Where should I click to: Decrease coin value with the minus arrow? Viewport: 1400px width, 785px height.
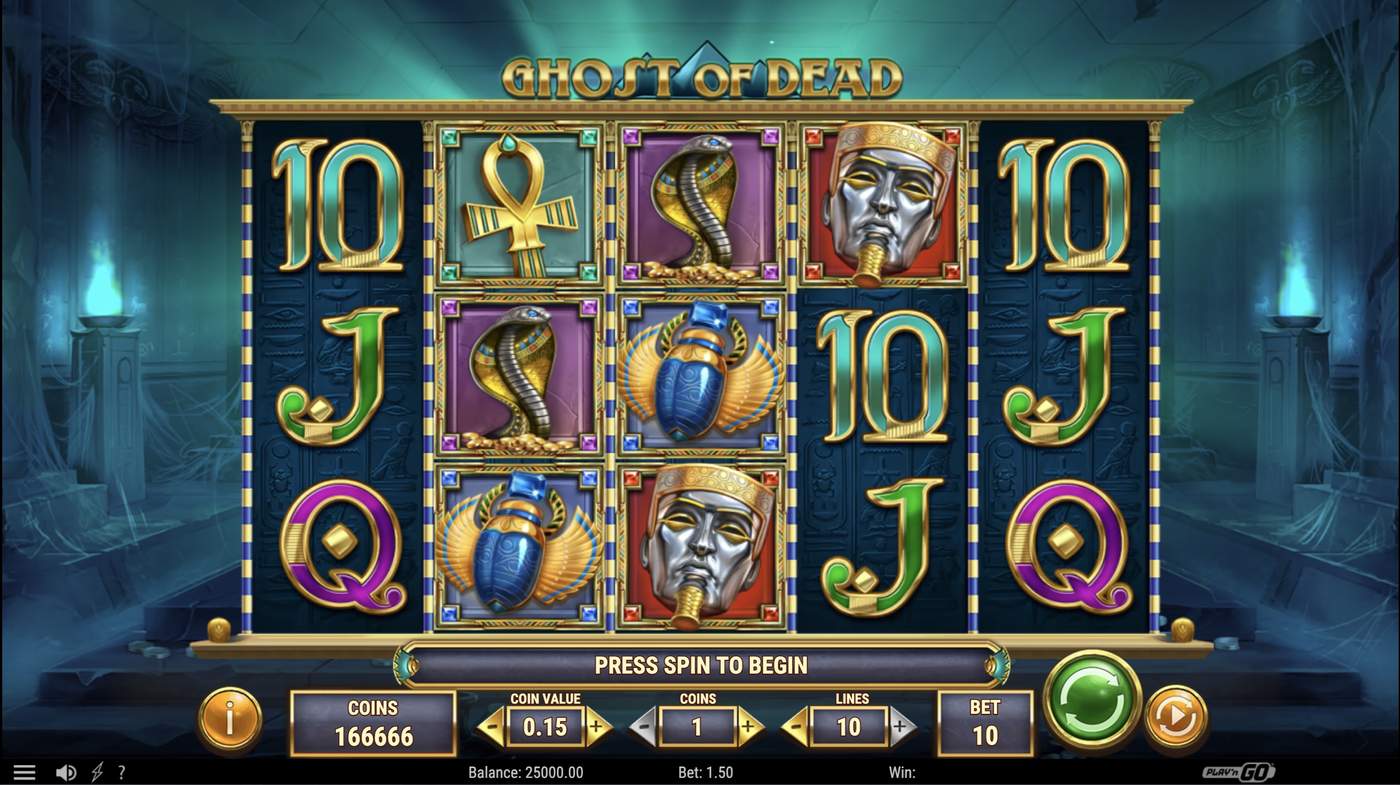click(492, 728)
